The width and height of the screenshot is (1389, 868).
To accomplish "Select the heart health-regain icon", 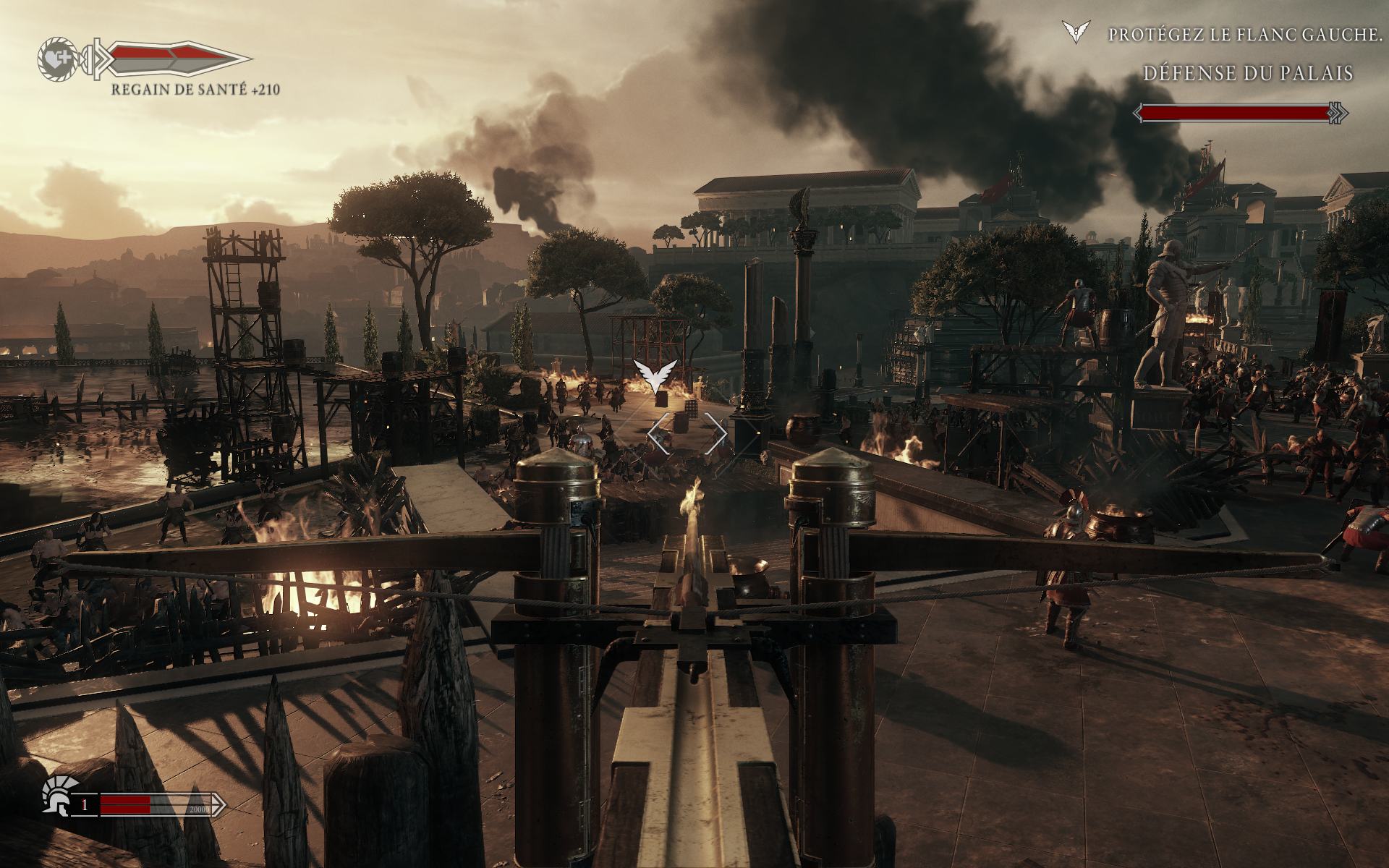I will pos(56,58).
